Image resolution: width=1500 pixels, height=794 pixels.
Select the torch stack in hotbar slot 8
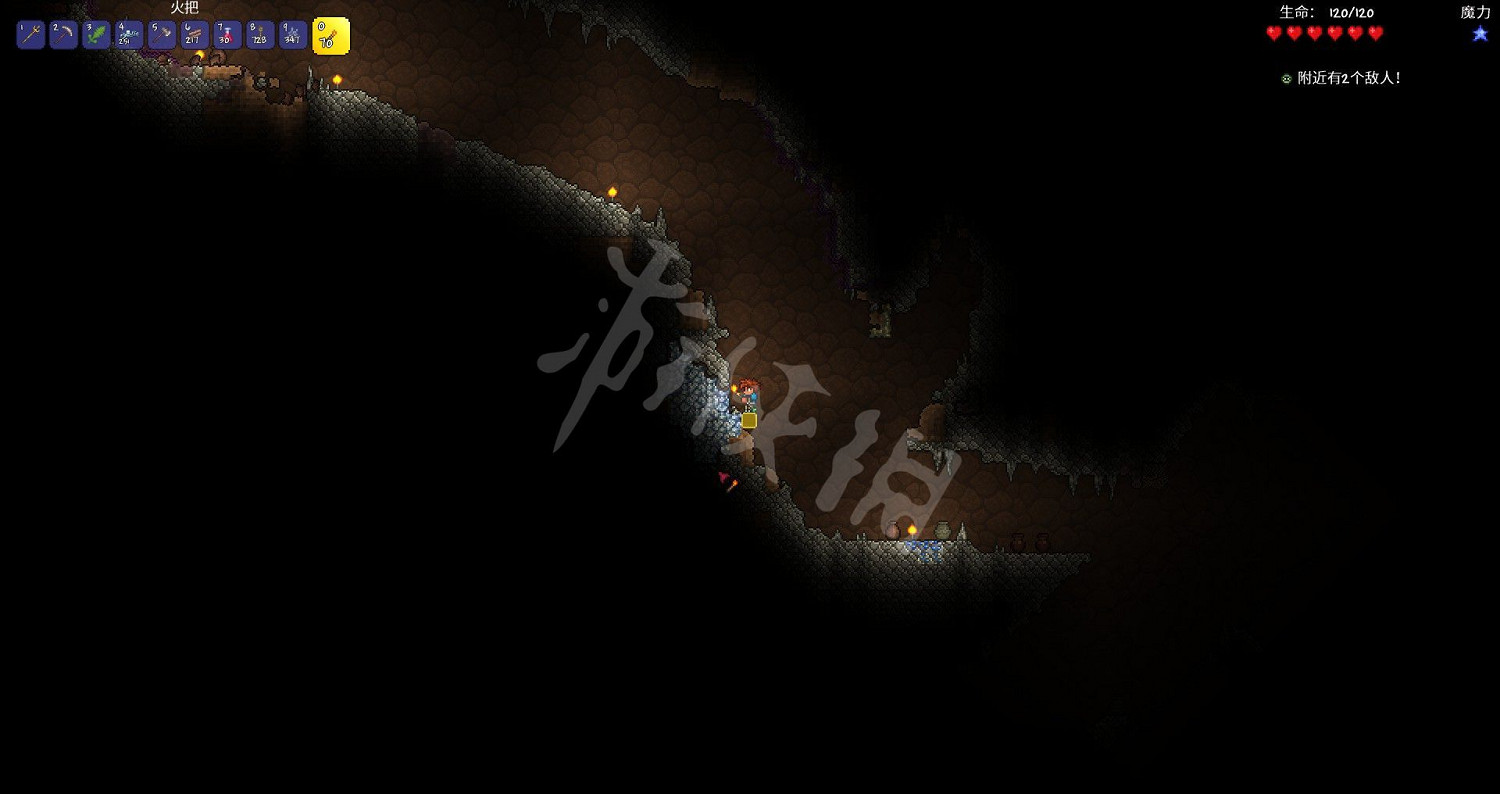[x=260, y=34]
